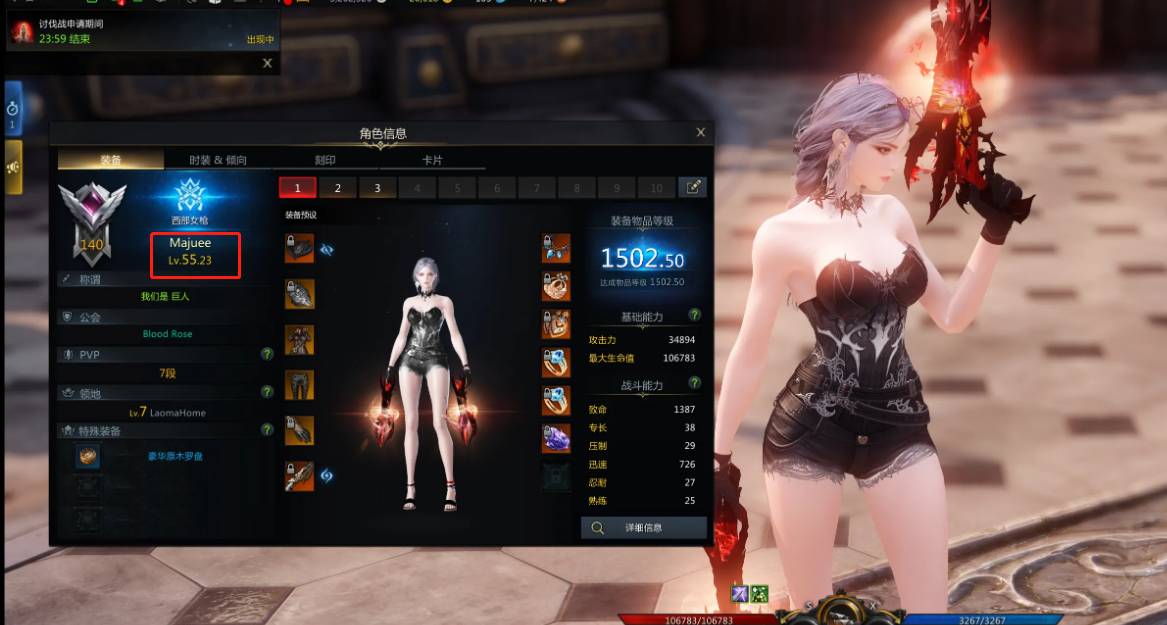Switch to equipment preset 3

377,188
